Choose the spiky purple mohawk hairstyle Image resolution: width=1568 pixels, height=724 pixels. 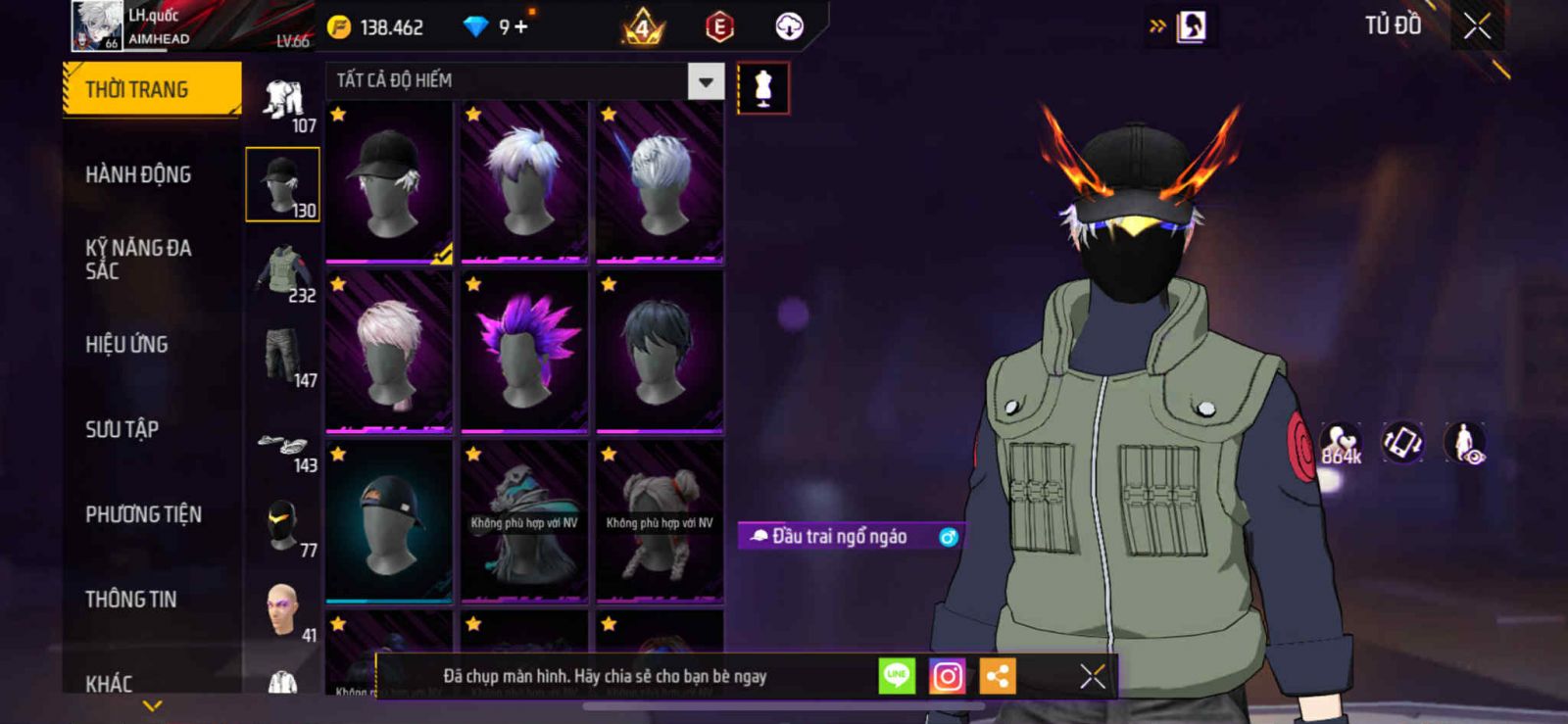tap(524, 352)
